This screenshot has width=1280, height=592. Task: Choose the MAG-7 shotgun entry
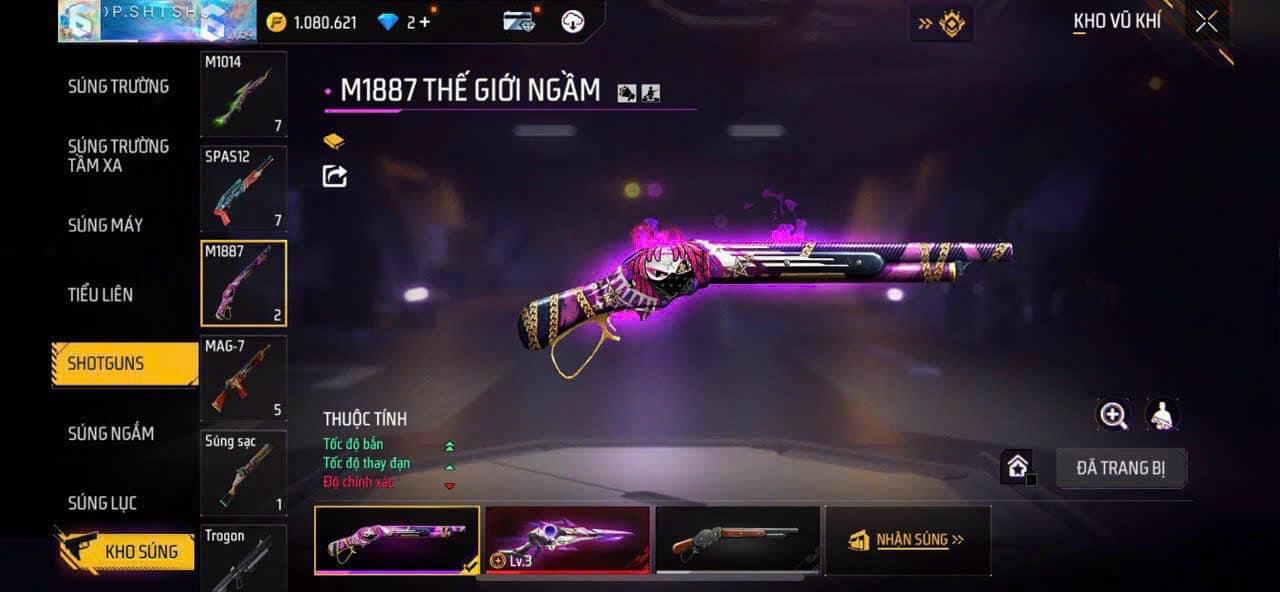click(x=243, y=378)
